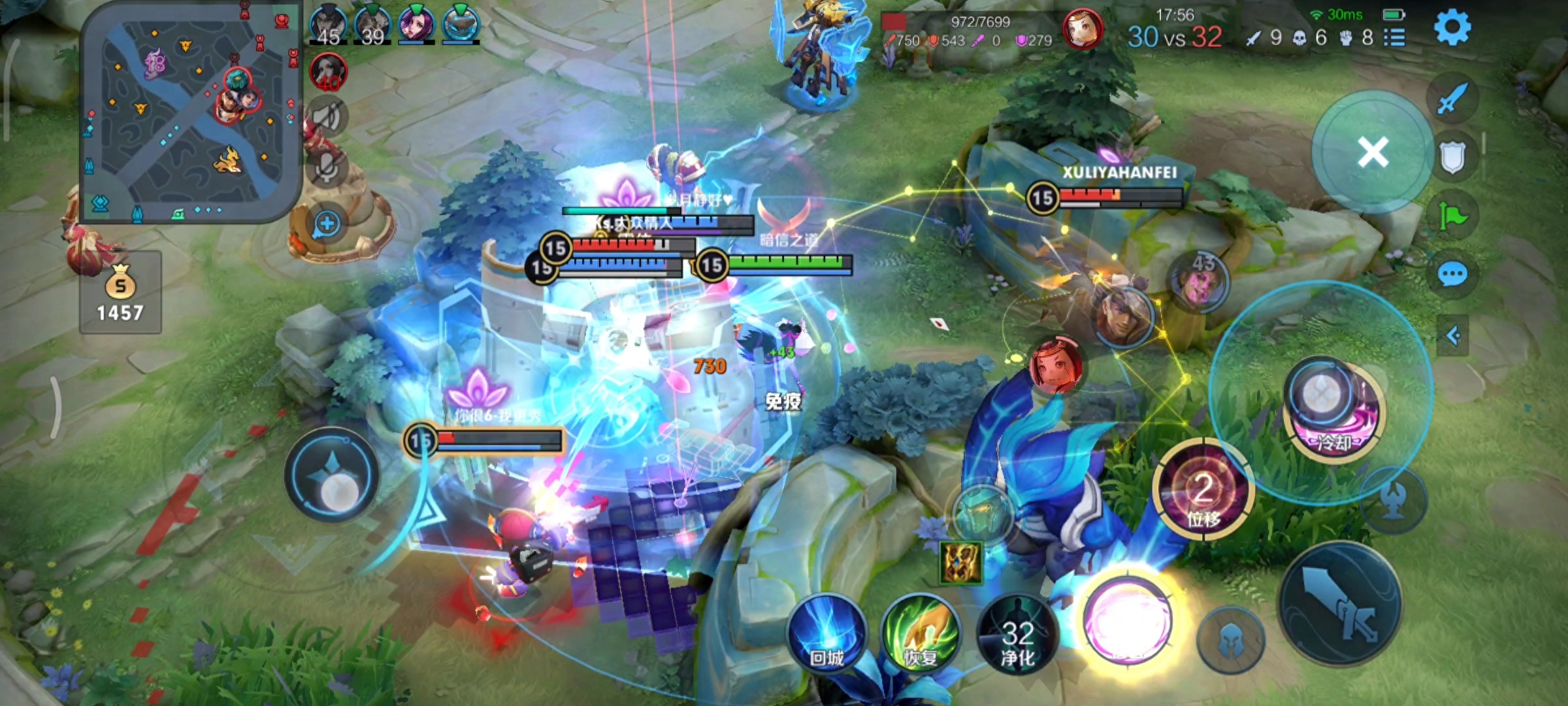The image size is (1568, 706).
Task: Hit the basic attack sword button
Action: pos(1340,604)
